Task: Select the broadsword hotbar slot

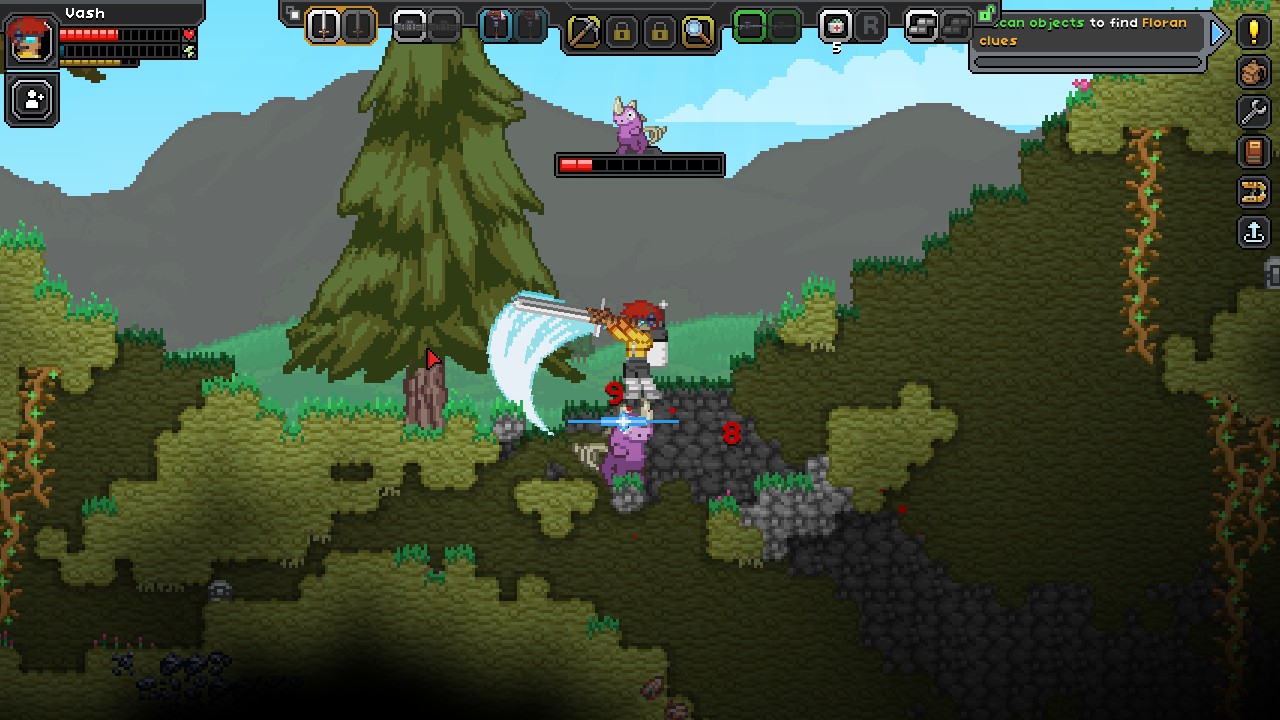Action: coord(323,26)
